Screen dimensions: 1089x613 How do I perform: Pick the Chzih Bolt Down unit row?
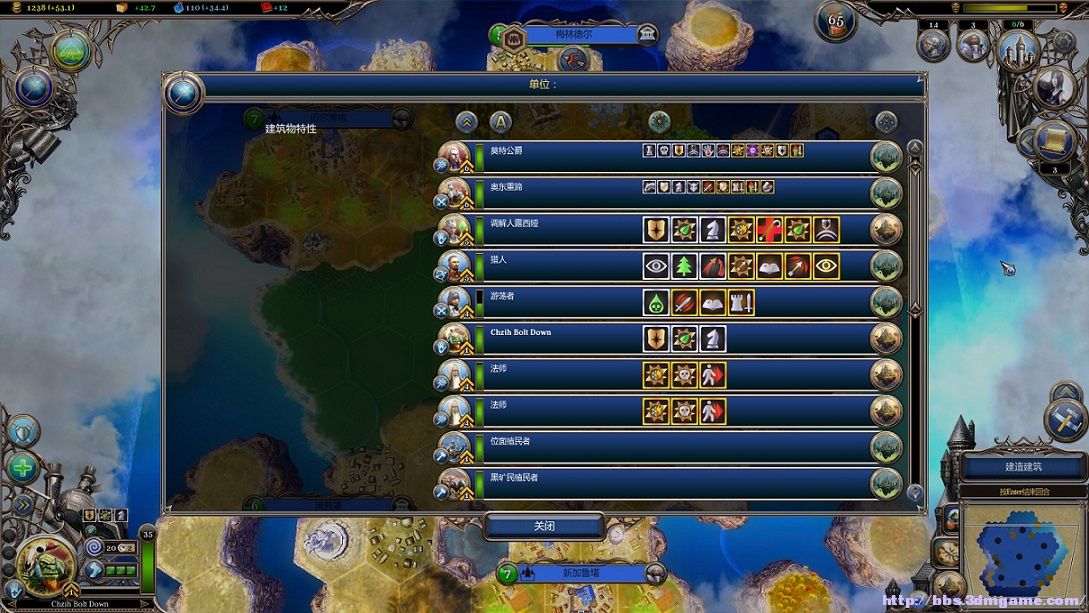click(x=560, y=338)
